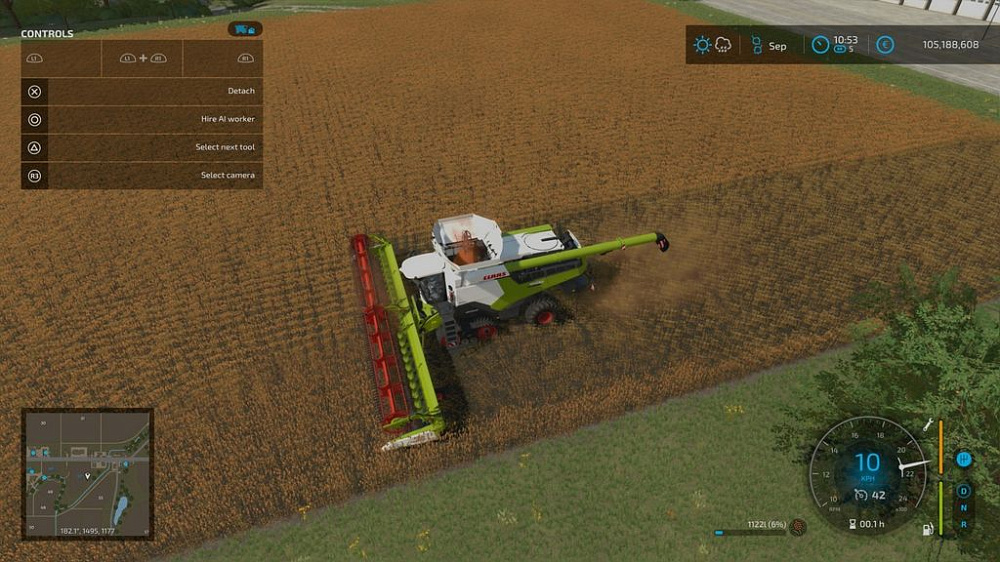This screenshot has height=562, width=1000.
Task: Click the vehicle icon above the controls panel
Action: [x=244, y=29]
